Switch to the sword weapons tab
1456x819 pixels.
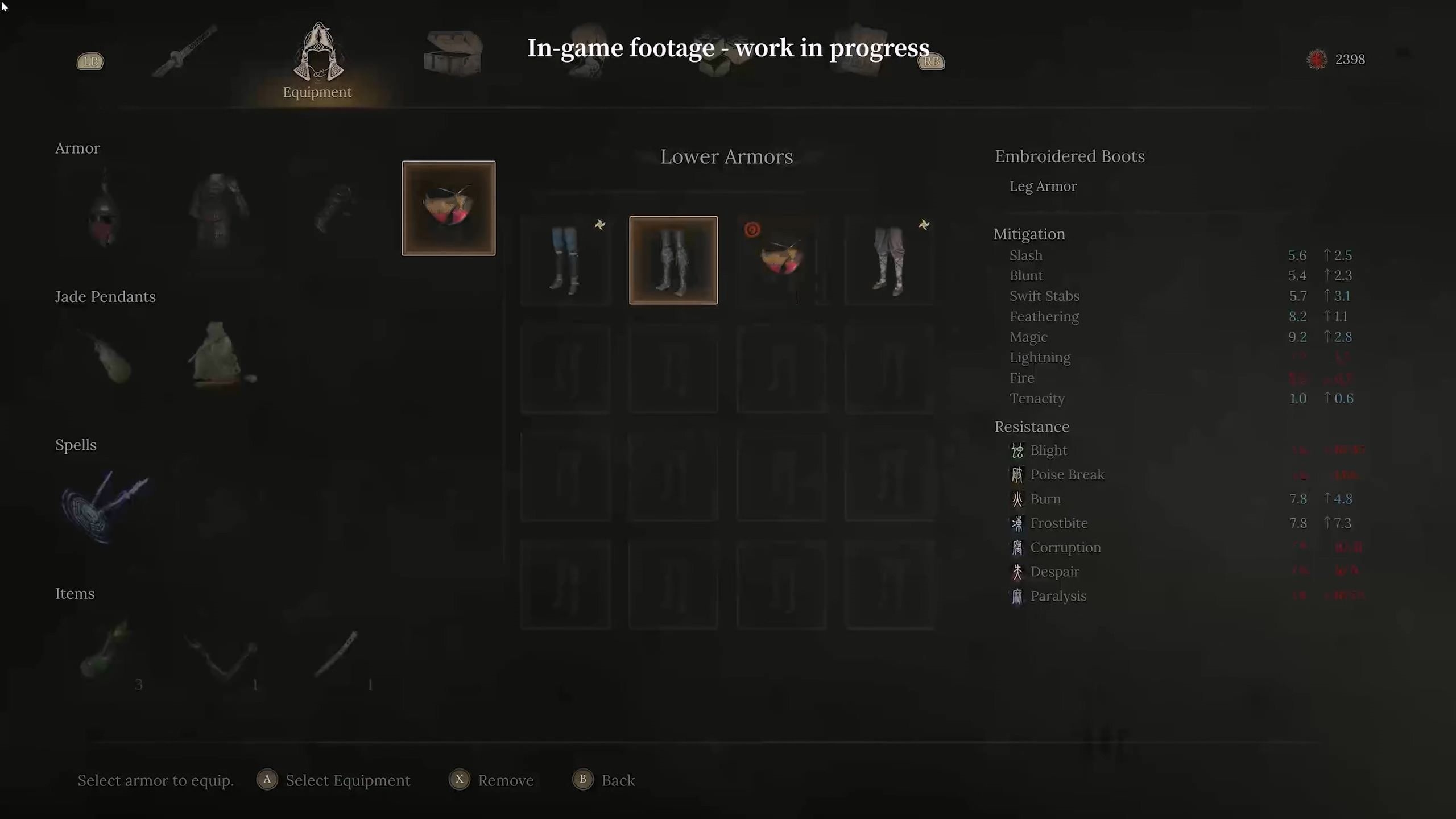(185, 52)
